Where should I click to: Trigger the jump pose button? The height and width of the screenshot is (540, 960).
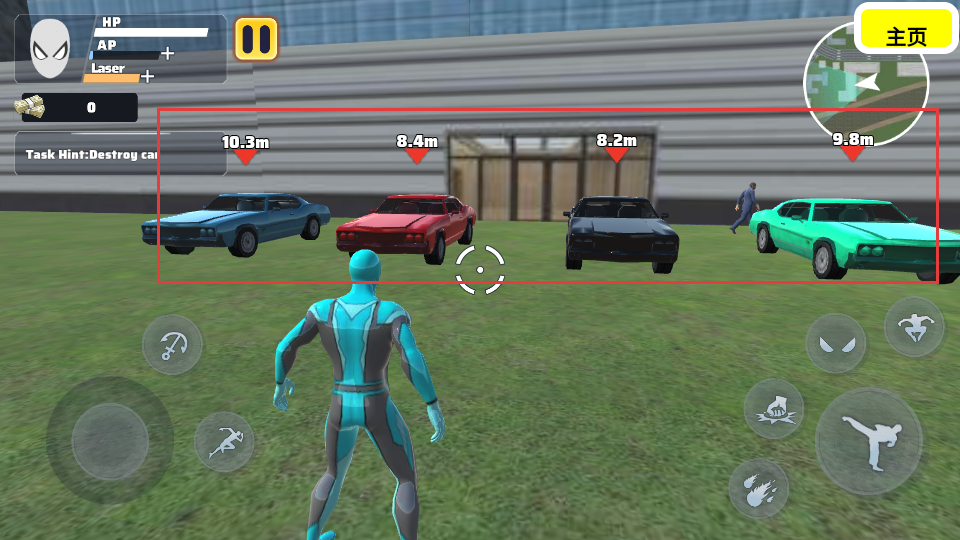[x=914, y=326]
